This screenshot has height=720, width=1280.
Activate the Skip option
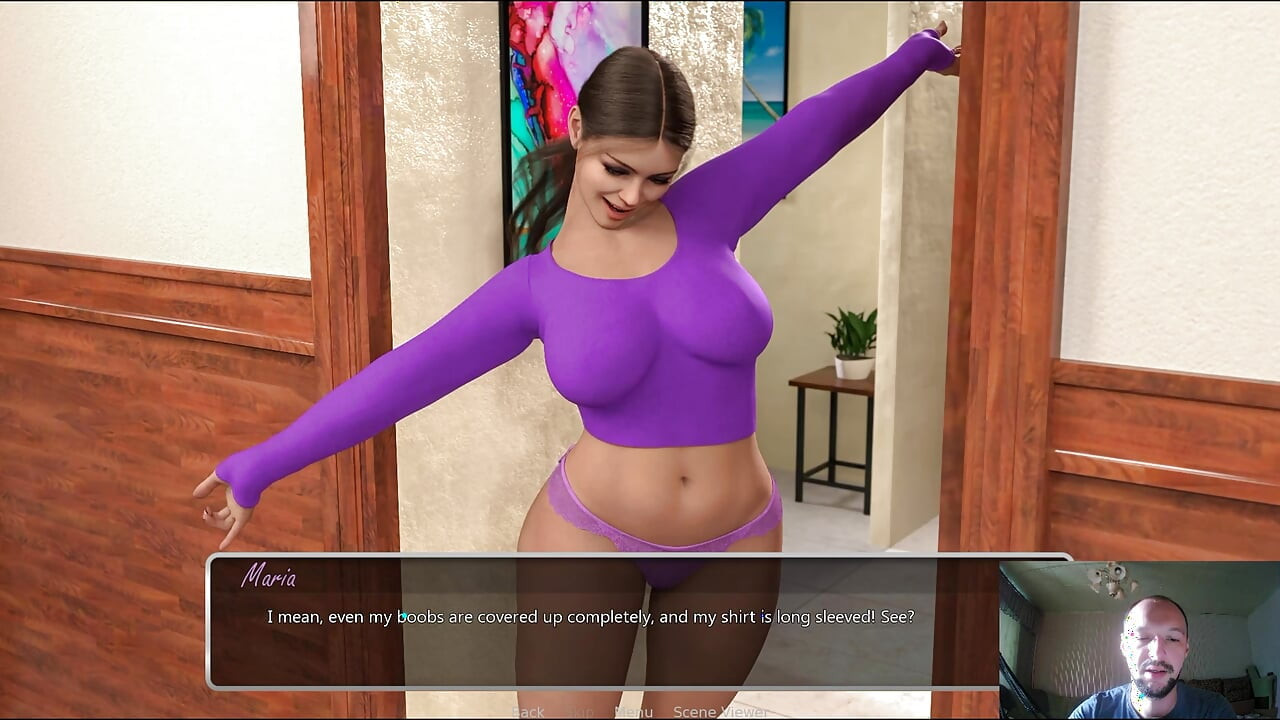[579, 712]
